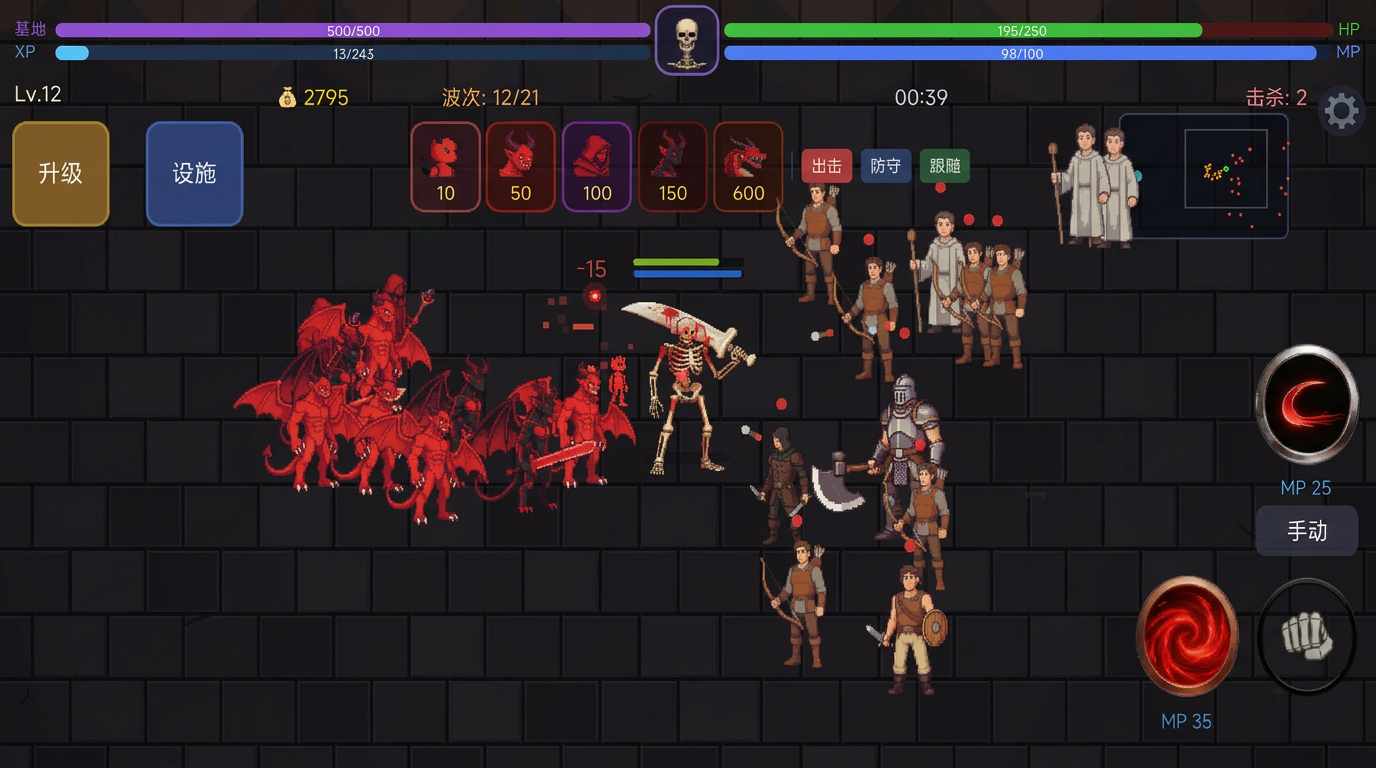Viewport: 1376px width, 768px height.
Task: Cast the red vortex skill (MP 35)
Action: click(1187, 636)
